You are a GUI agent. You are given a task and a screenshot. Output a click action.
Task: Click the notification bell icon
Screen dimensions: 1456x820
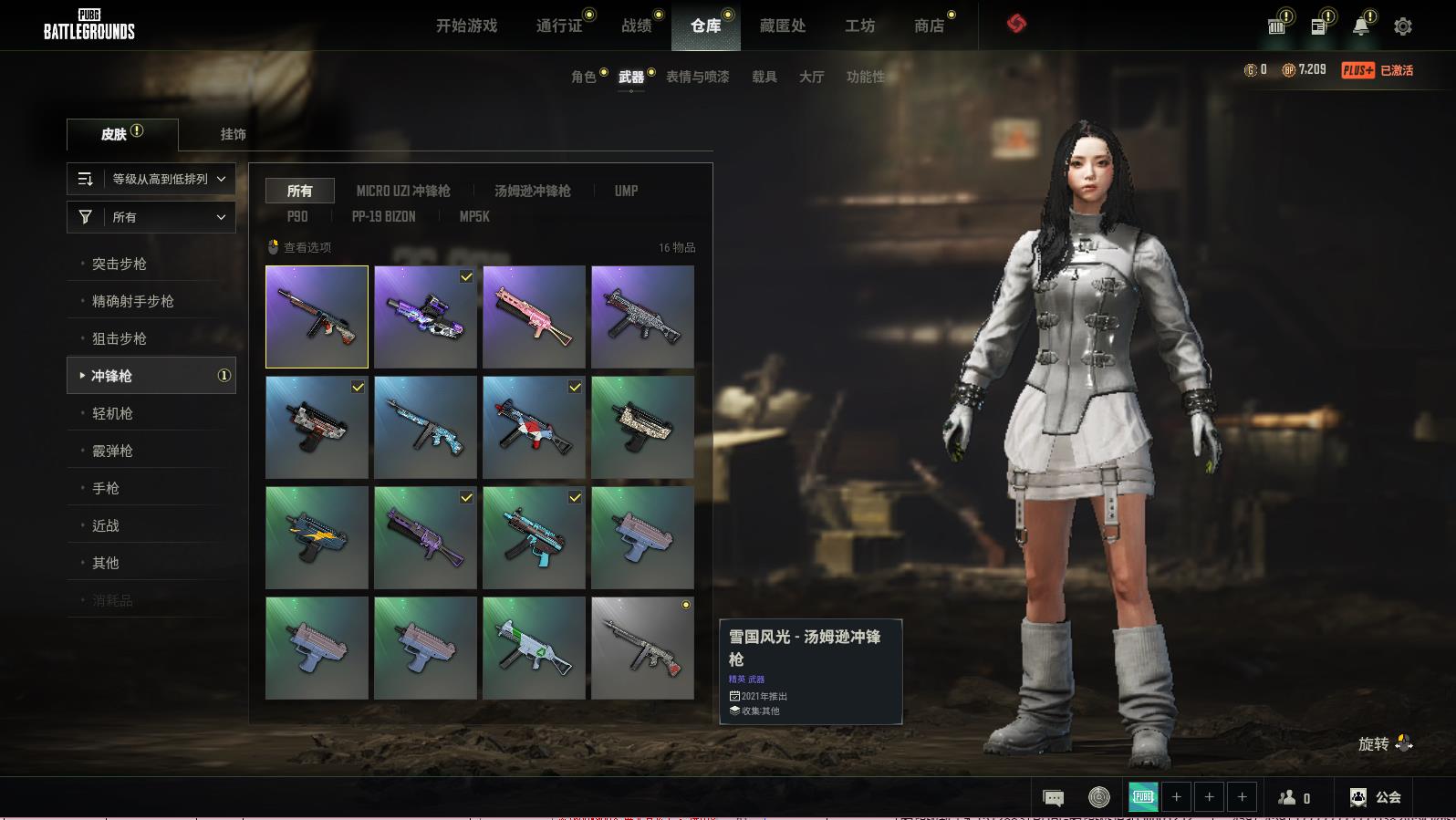point(1360,26)
